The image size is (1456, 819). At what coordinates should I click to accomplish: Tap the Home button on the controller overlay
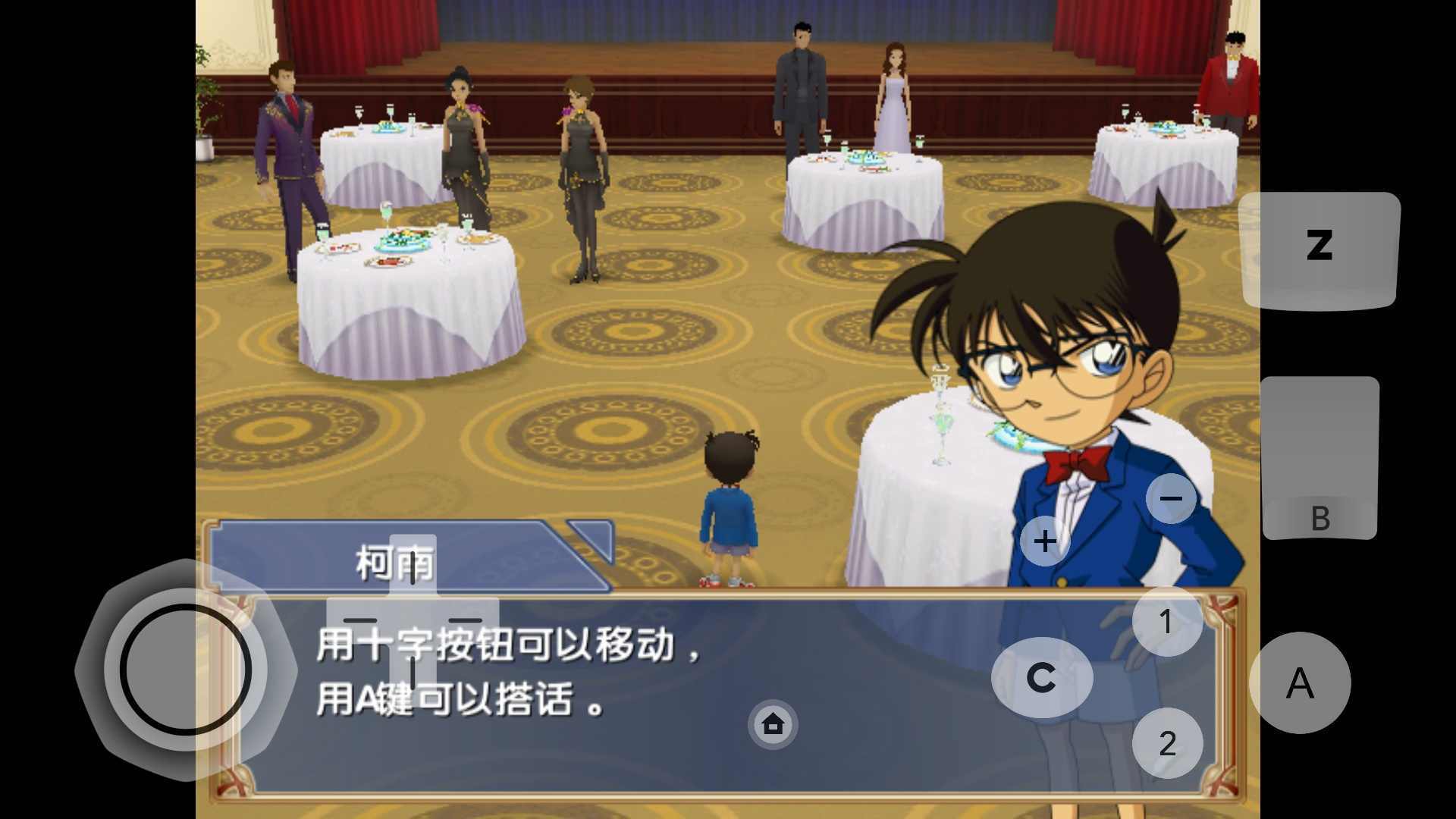[x=772, y=726]
